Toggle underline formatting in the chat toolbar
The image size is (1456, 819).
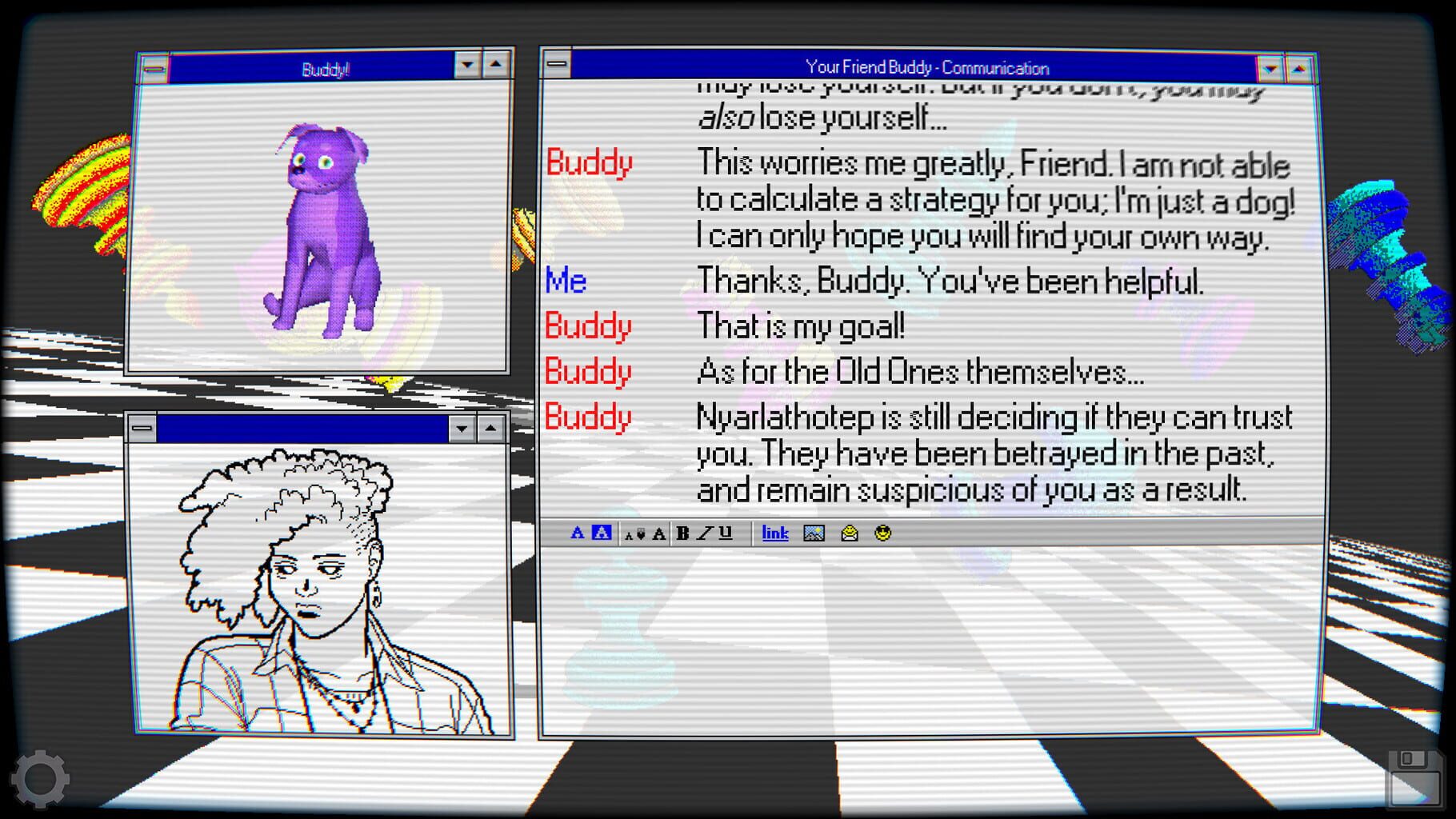point(724,533)
